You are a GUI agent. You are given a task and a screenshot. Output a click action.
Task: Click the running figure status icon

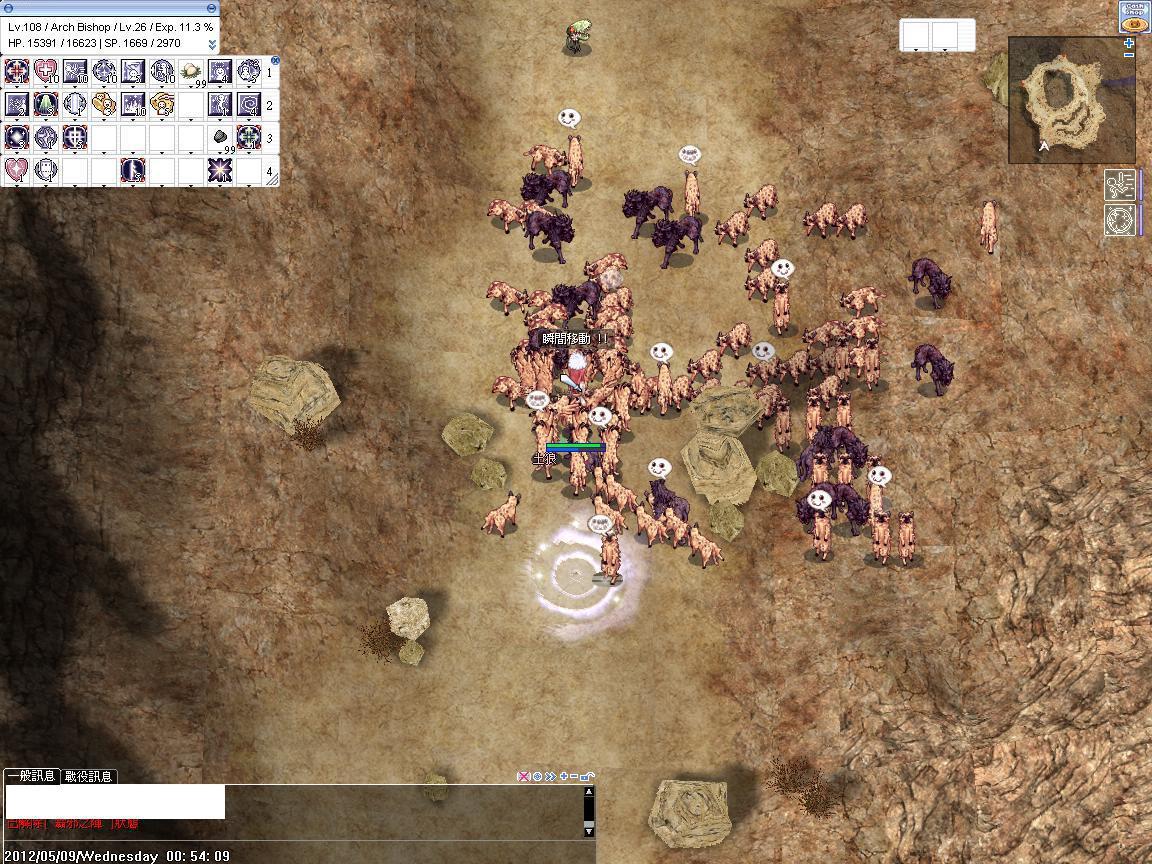coord(1119,185)
